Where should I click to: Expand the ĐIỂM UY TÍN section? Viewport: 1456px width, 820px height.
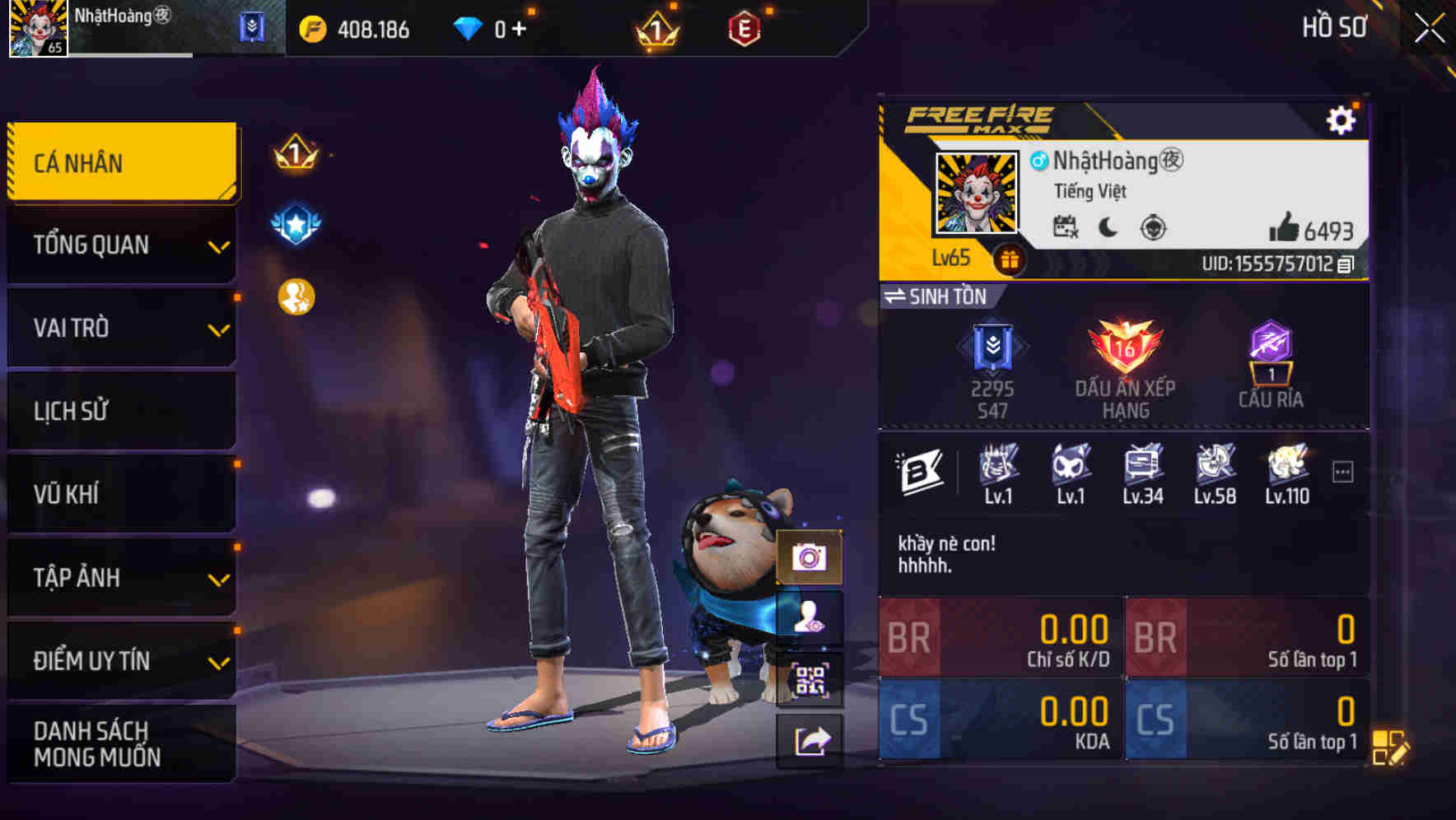[x=120, y=660]
